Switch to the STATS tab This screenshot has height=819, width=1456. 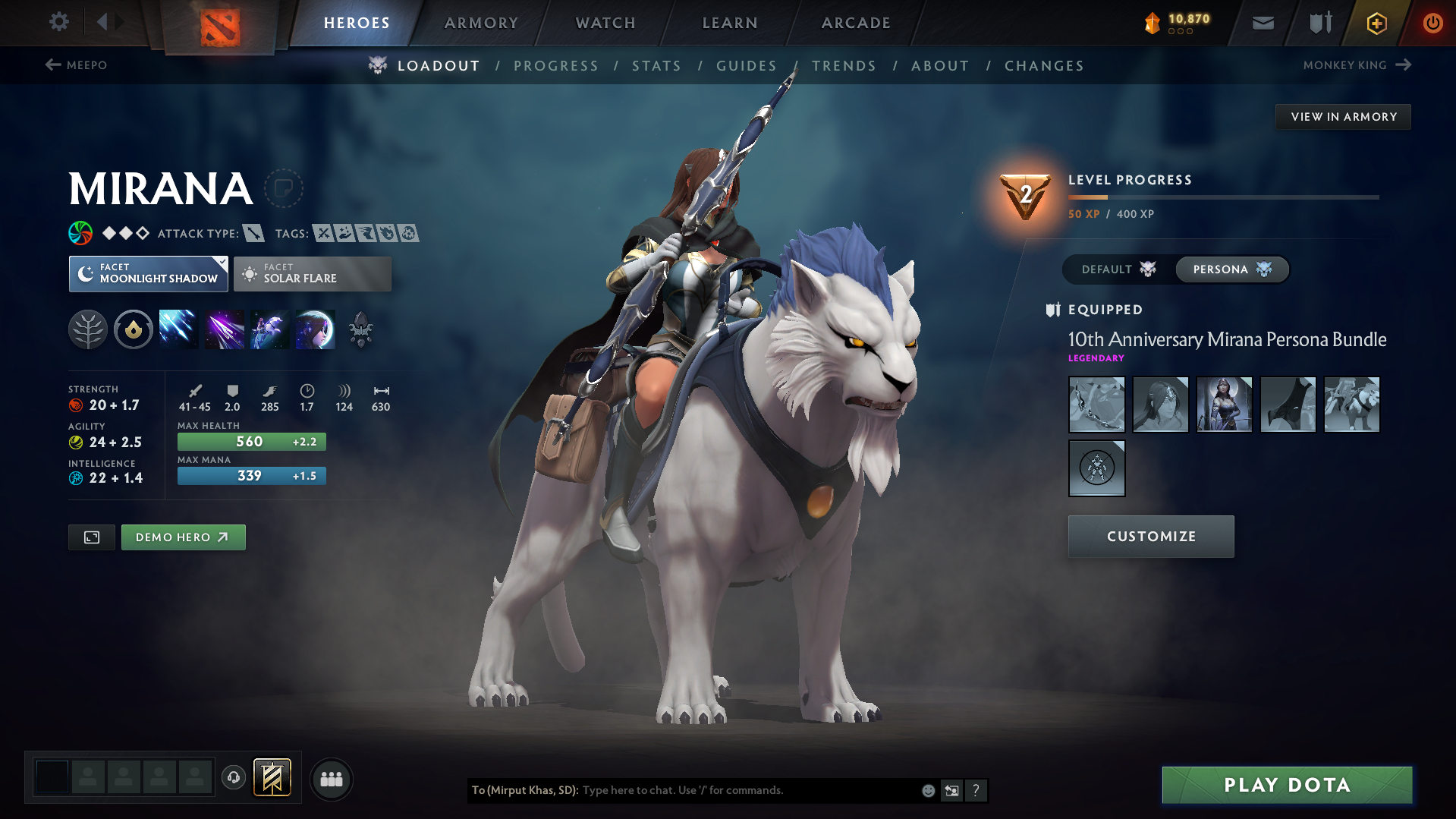coord(656,66)
